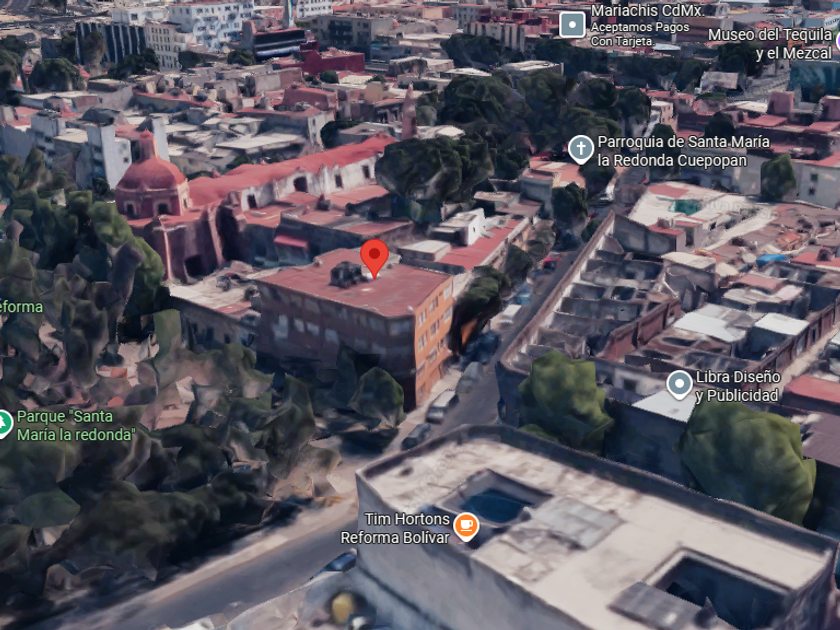Select the Libra Diseño y Publicidad marker
The width and height of the screenshot is (840, 630).
click(x=680, y=383)
